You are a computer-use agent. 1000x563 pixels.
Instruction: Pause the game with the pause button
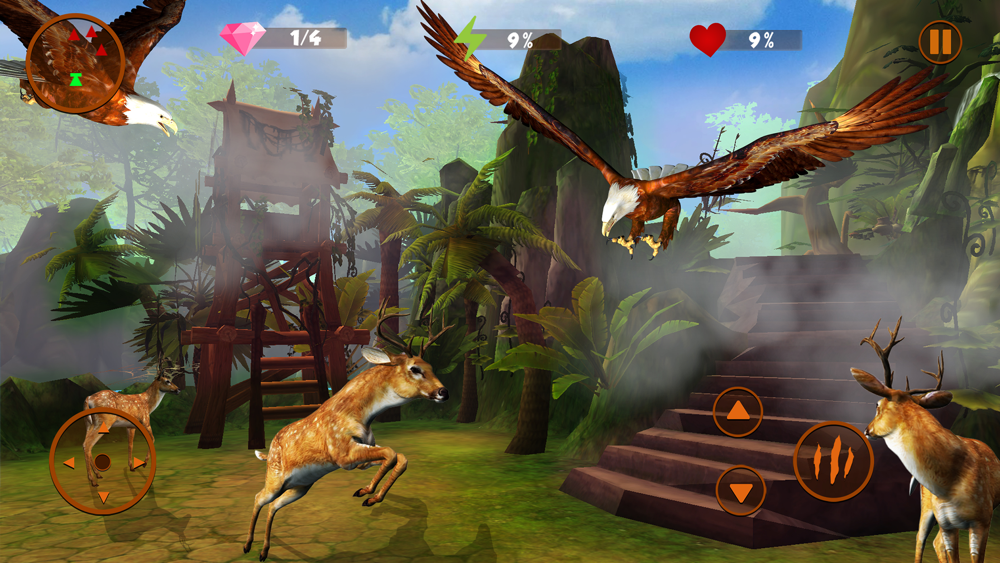[x=940, y=43]
